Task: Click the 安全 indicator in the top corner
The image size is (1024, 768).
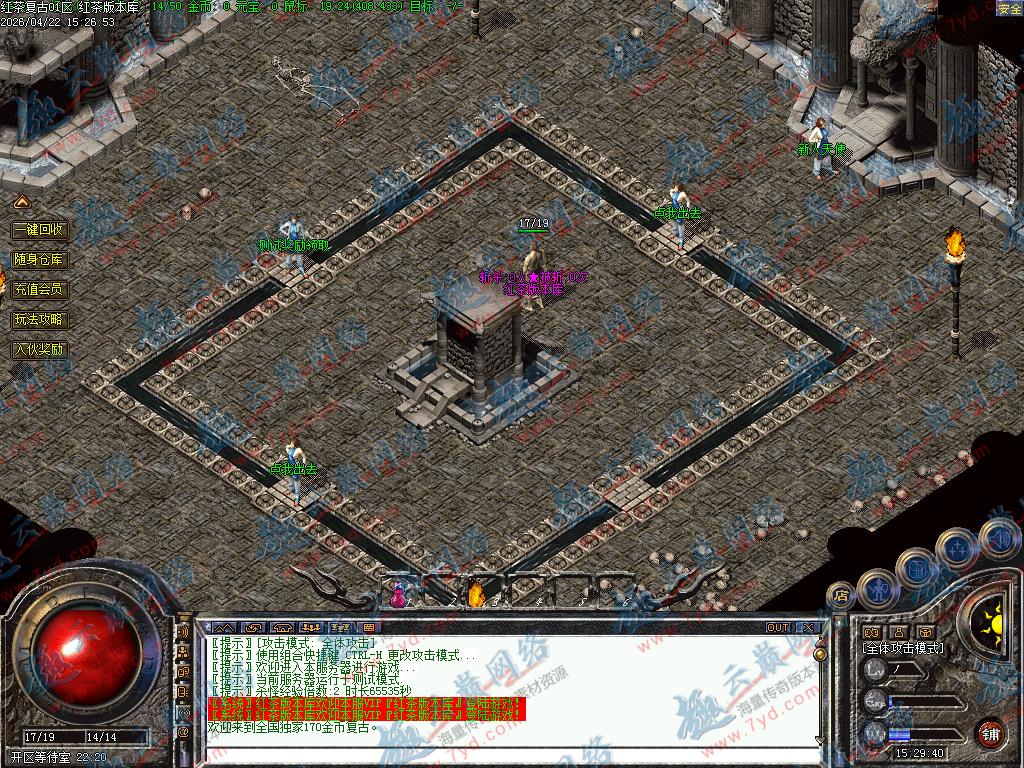Action: [x=1009, y=9]
